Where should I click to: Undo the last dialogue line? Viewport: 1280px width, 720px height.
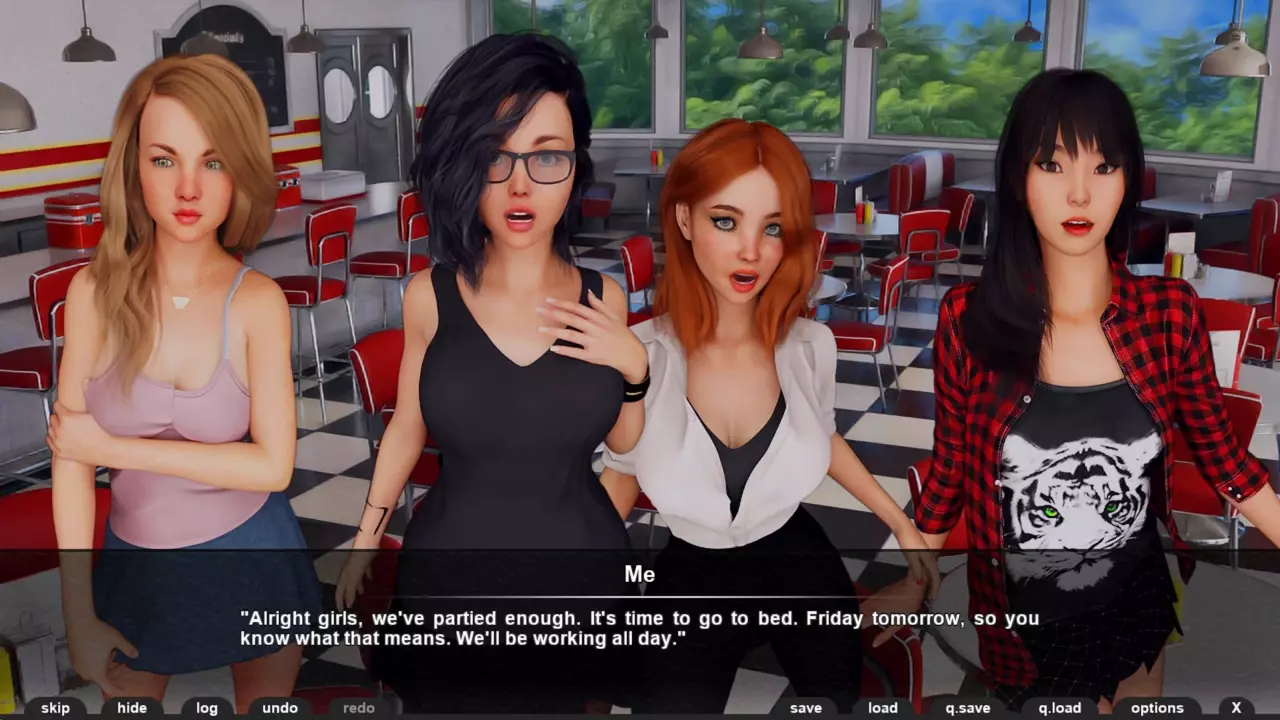[280, 708]
